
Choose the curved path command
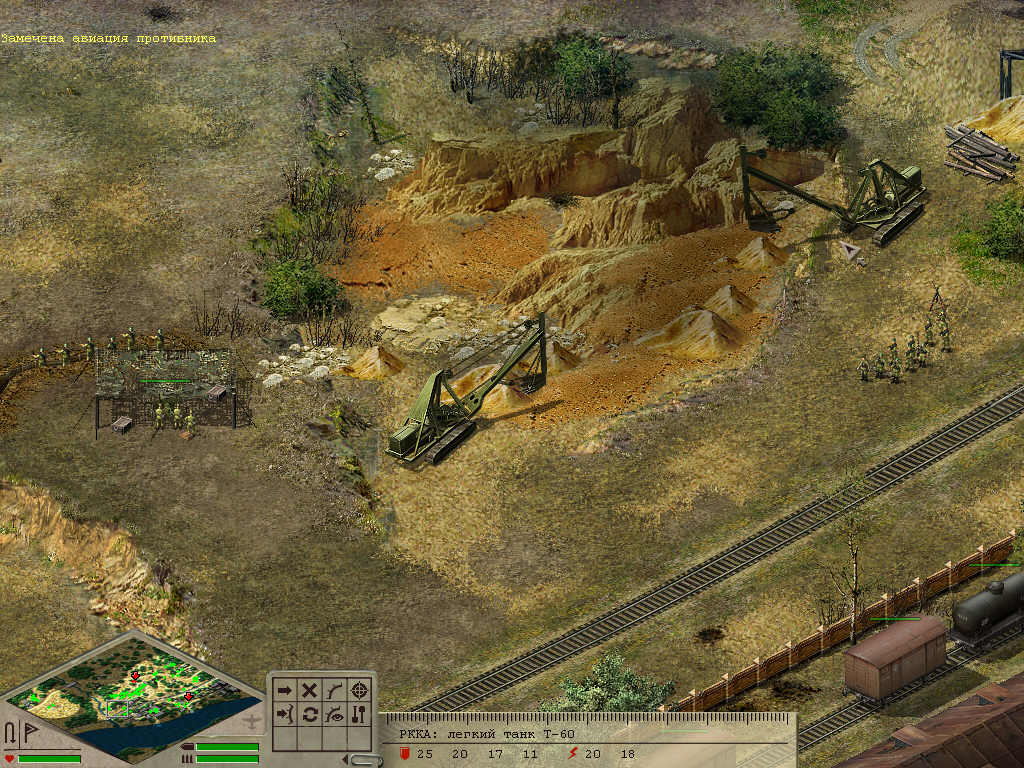335,690
